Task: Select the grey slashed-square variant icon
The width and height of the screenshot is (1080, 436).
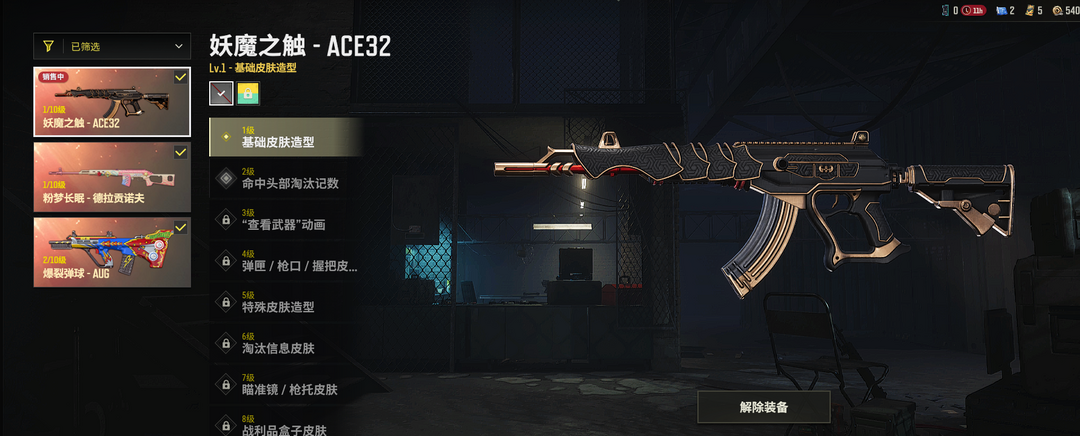Action: tap(221, 94)
